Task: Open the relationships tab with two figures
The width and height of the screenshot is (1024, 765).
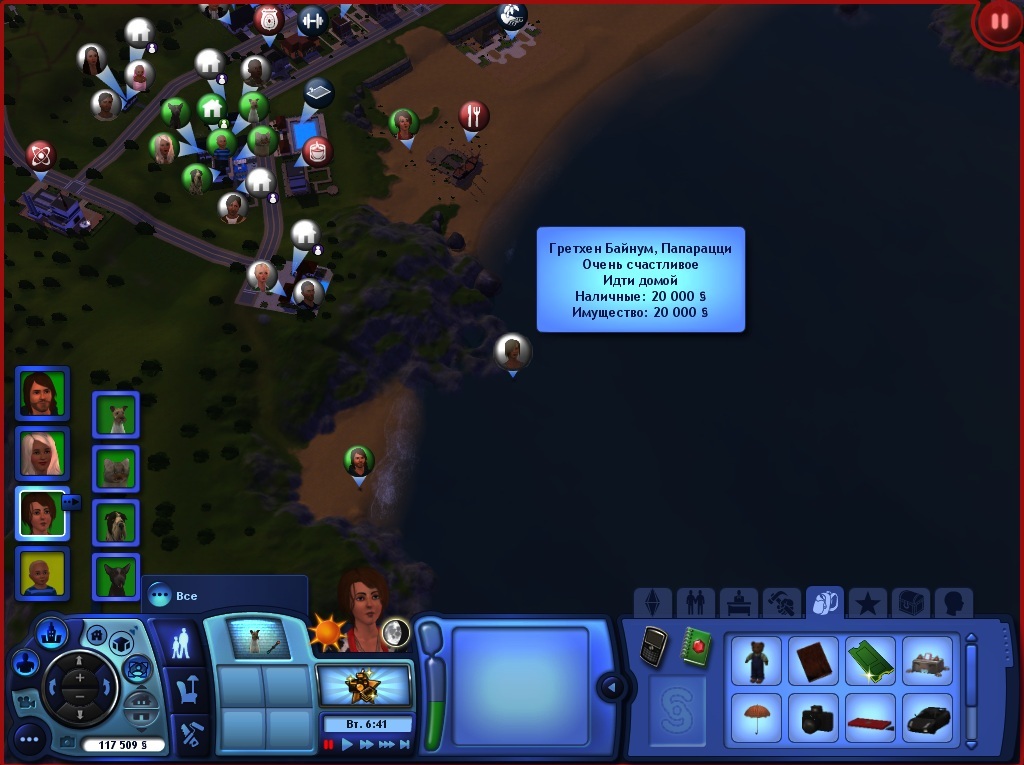Action: pyautogui.click(x=695, y=603)
